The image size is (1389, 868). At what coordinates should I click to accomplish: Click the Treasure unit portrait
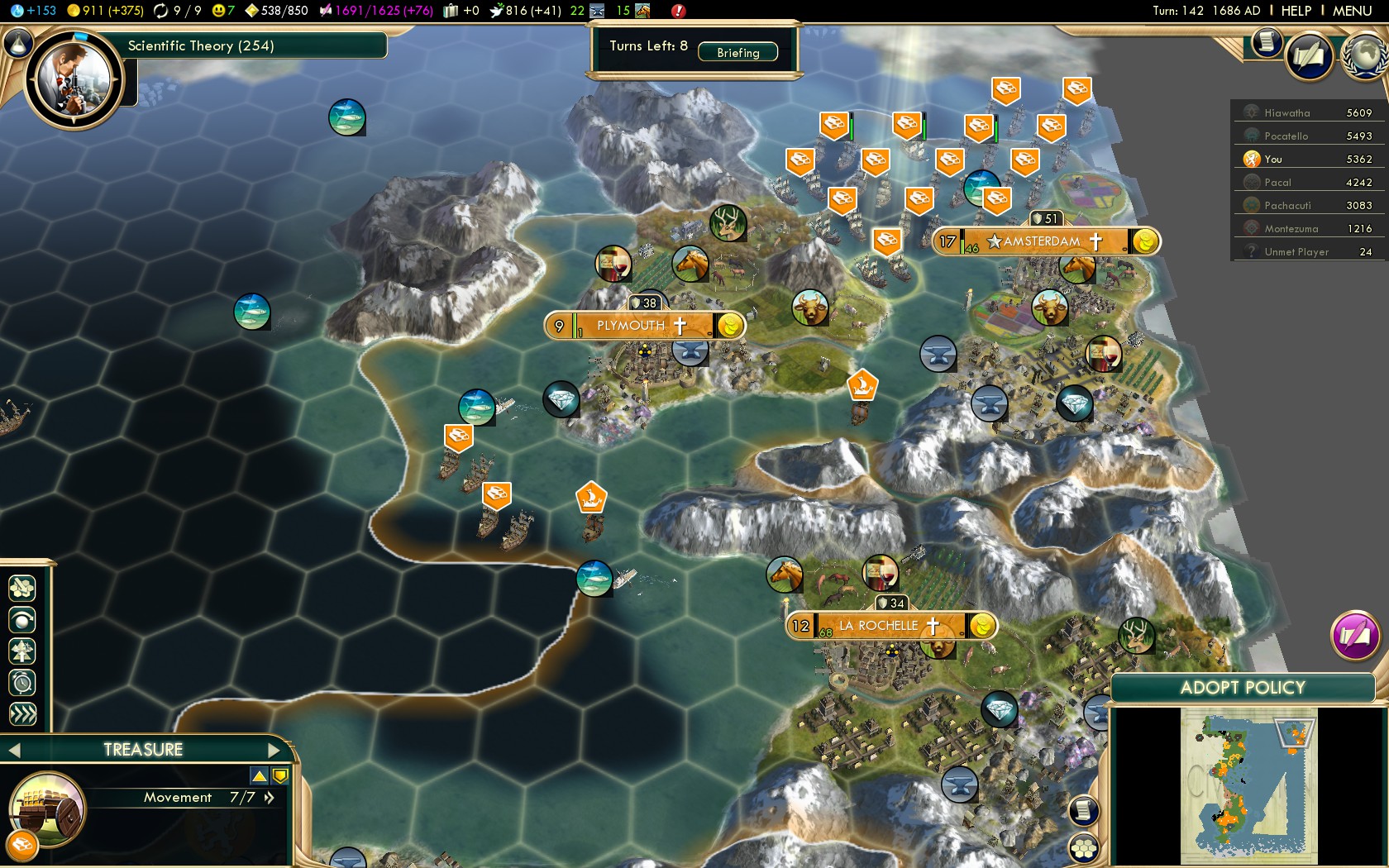pos(47,810)
